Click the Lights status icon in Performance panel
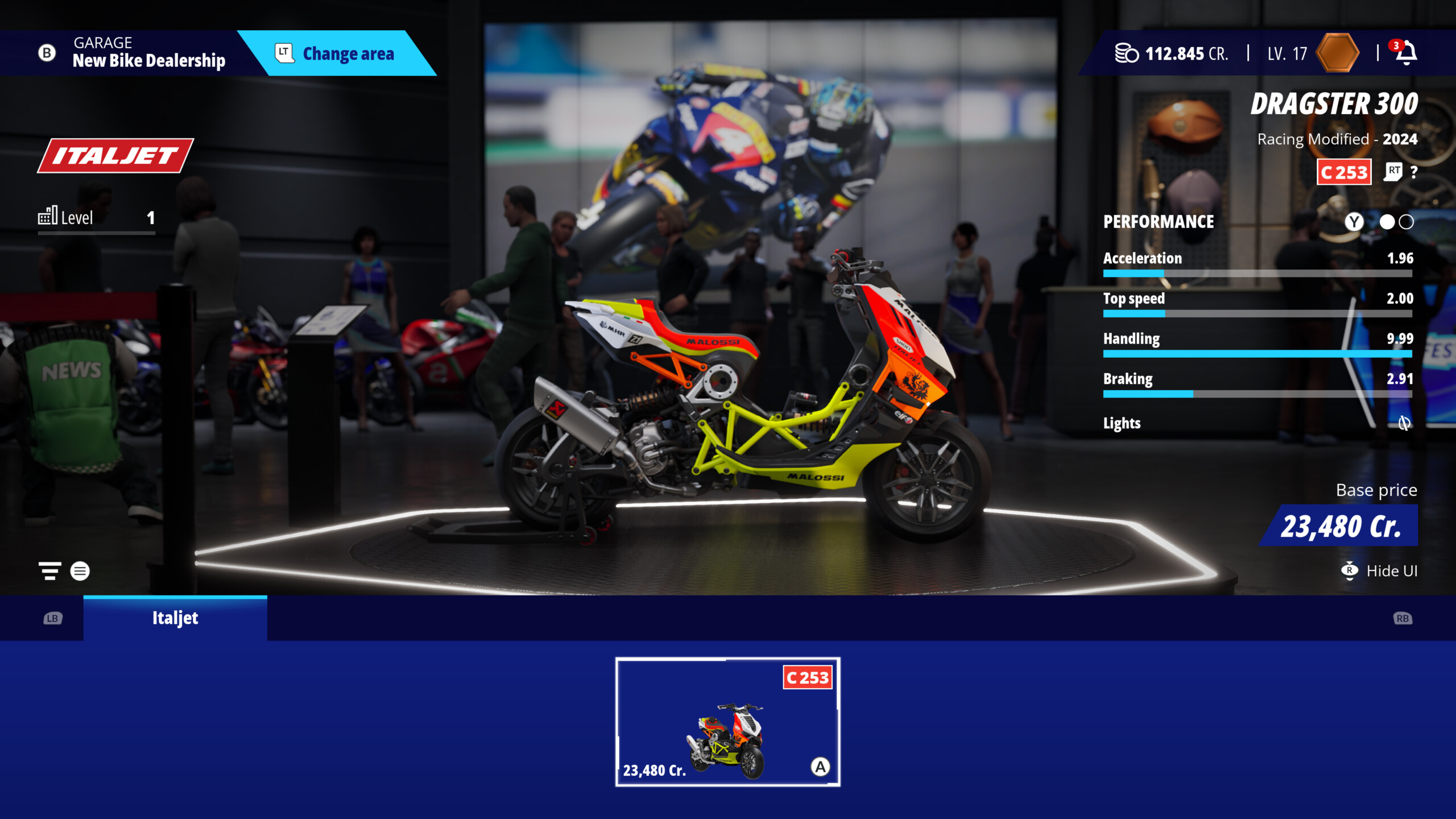The height and width of the screenshot is (819, 1456). (1405, 423)
